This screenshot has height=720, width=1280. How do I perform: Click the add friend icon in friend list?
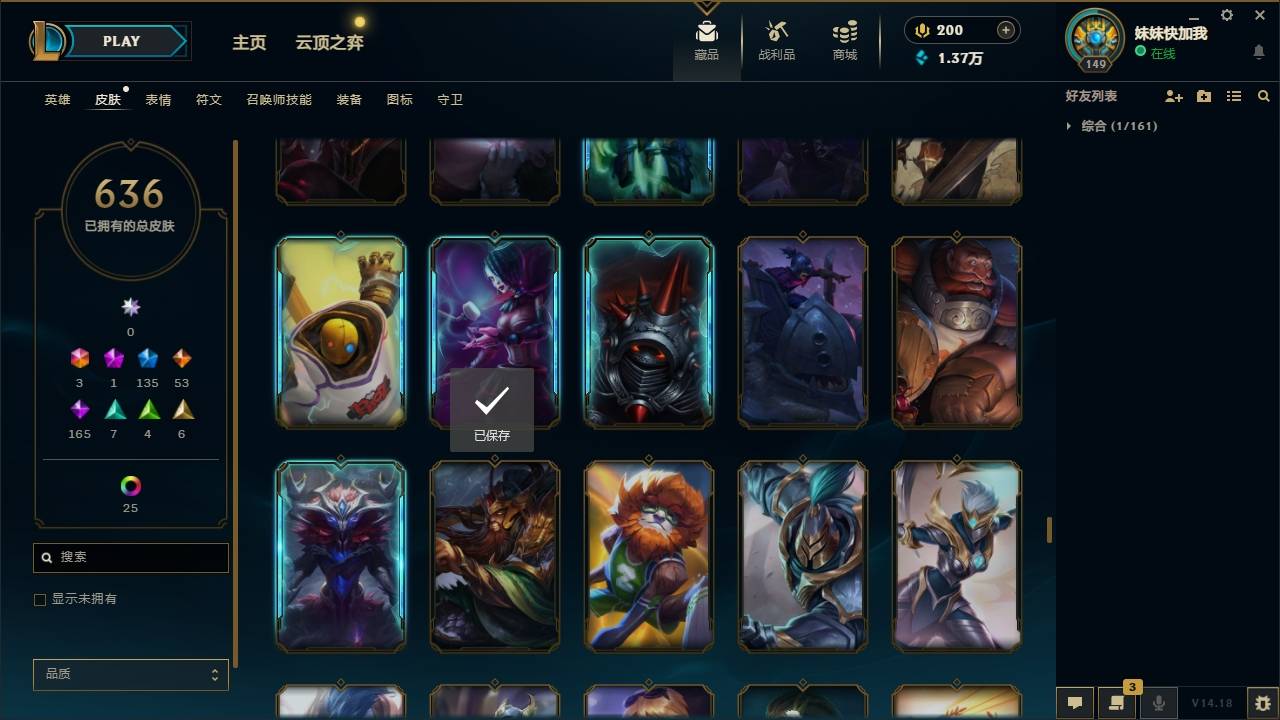1174,96
